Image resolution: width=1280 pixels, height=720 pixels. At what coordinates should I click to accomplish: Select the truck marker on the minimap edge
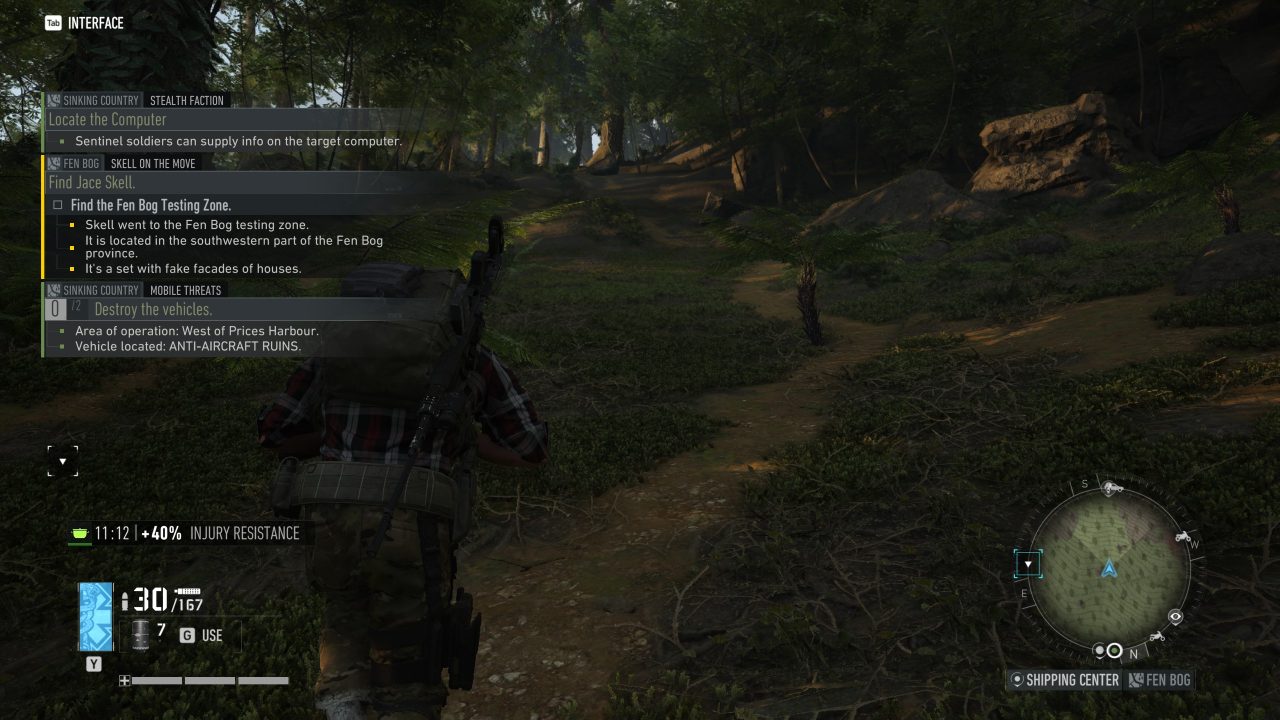1111,488
